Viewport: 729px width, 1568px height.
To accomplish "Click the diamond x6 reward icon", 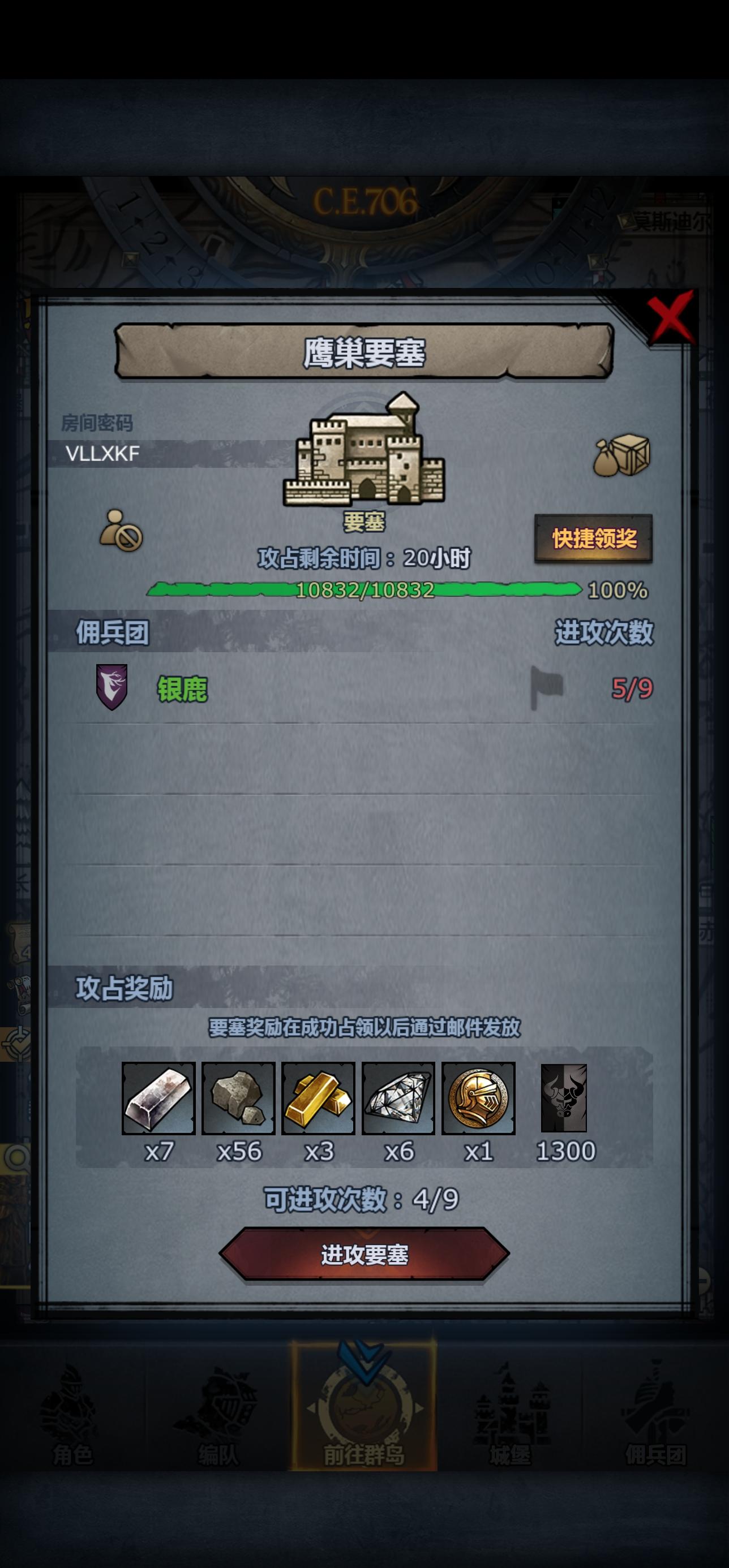I will click(399, 1099).
